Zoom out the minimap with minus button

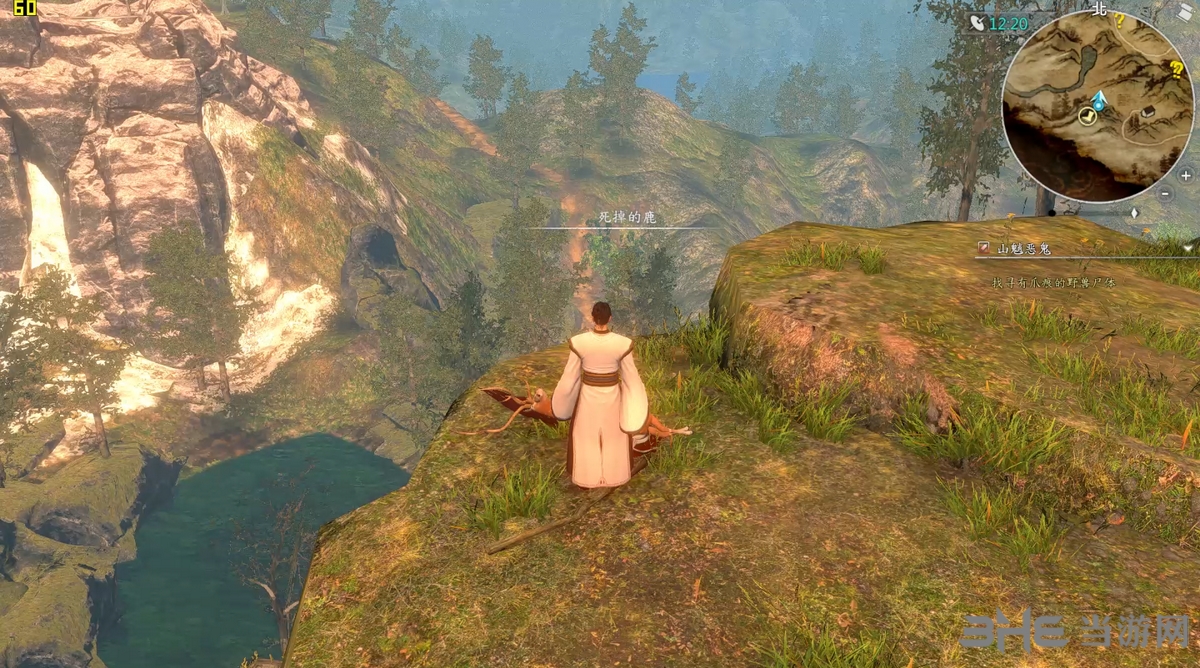coord(1166,194)
